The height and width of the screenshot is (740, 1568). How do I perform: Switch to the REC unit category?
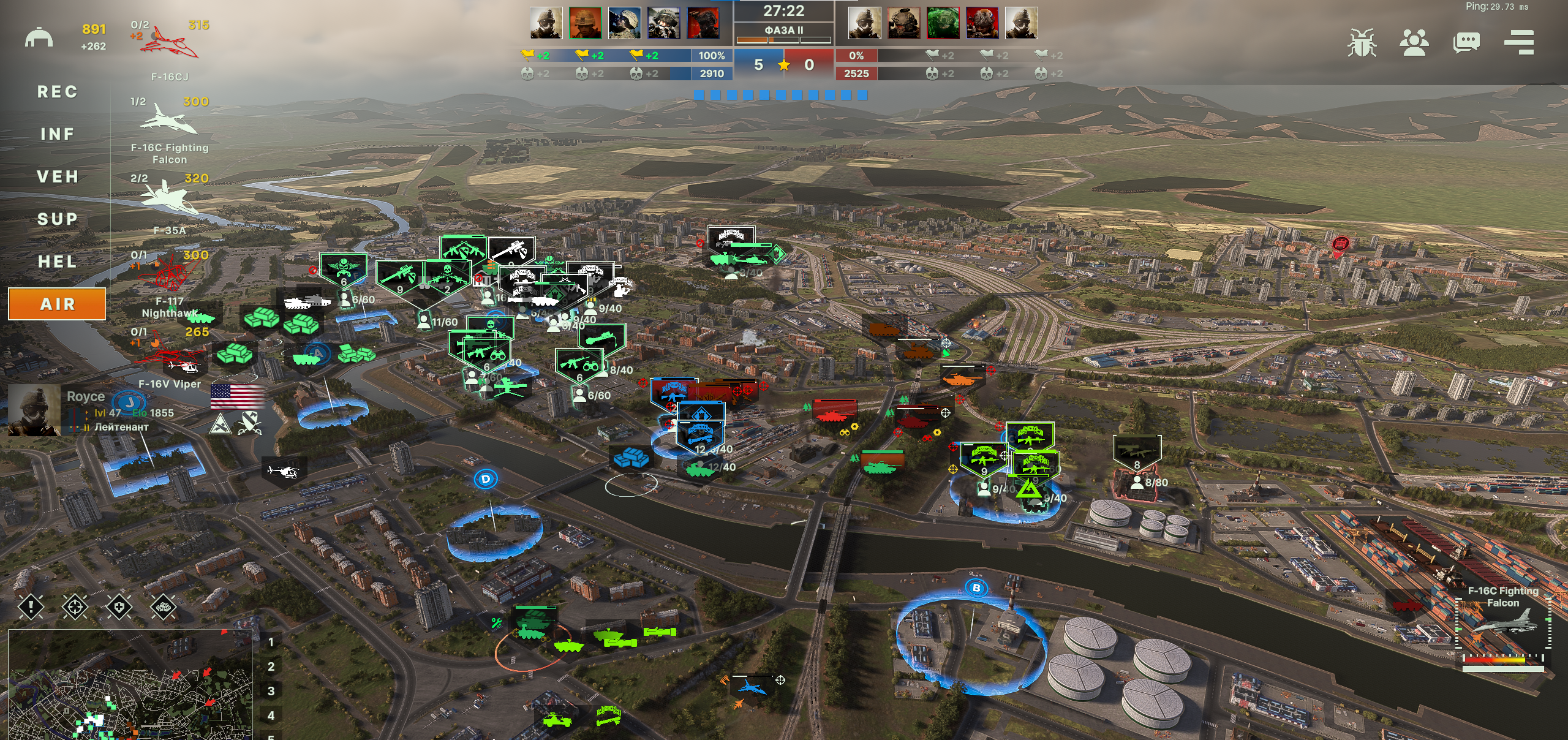(x=57, y=92)
